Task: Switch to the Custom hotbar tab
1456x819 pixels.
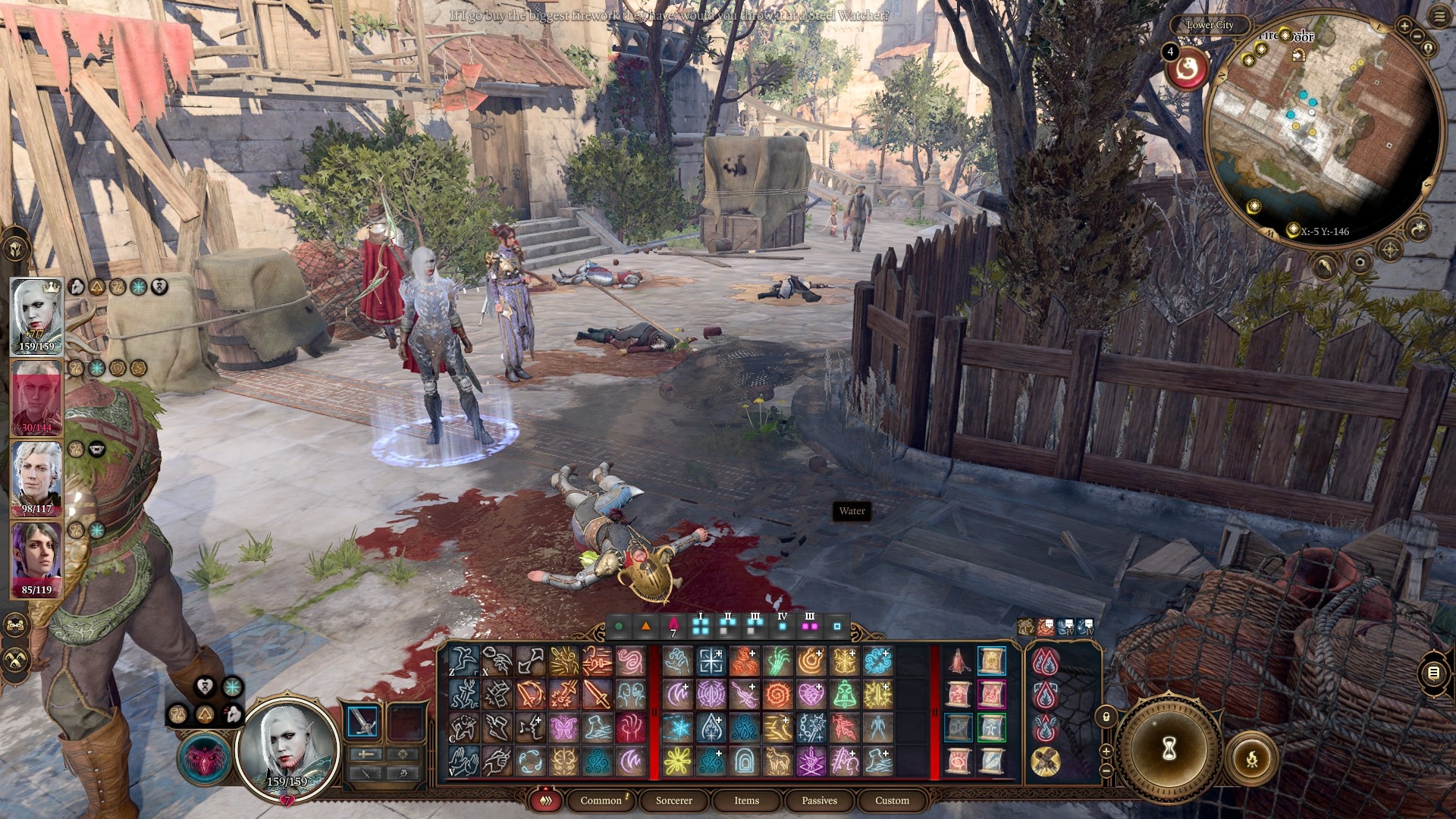Action: coord(892,800)
